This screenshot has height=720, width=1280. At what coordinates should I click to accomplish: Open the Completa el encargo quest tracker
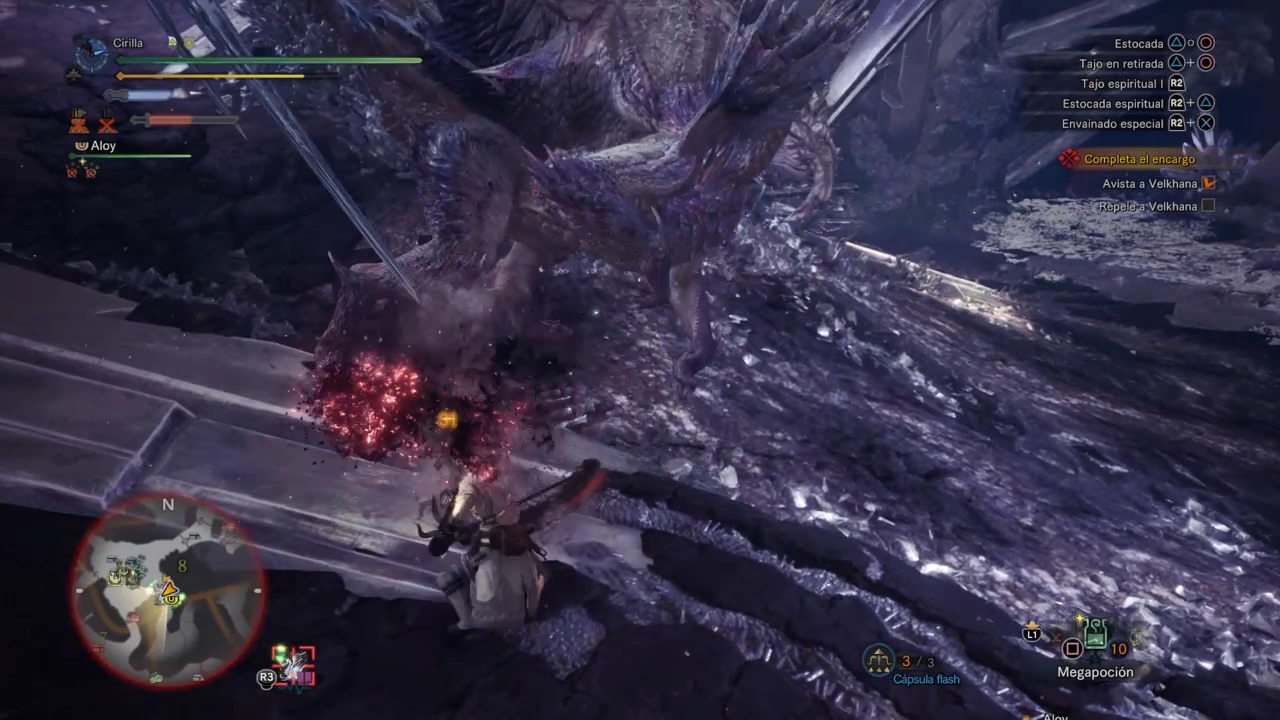[1139, 159]
